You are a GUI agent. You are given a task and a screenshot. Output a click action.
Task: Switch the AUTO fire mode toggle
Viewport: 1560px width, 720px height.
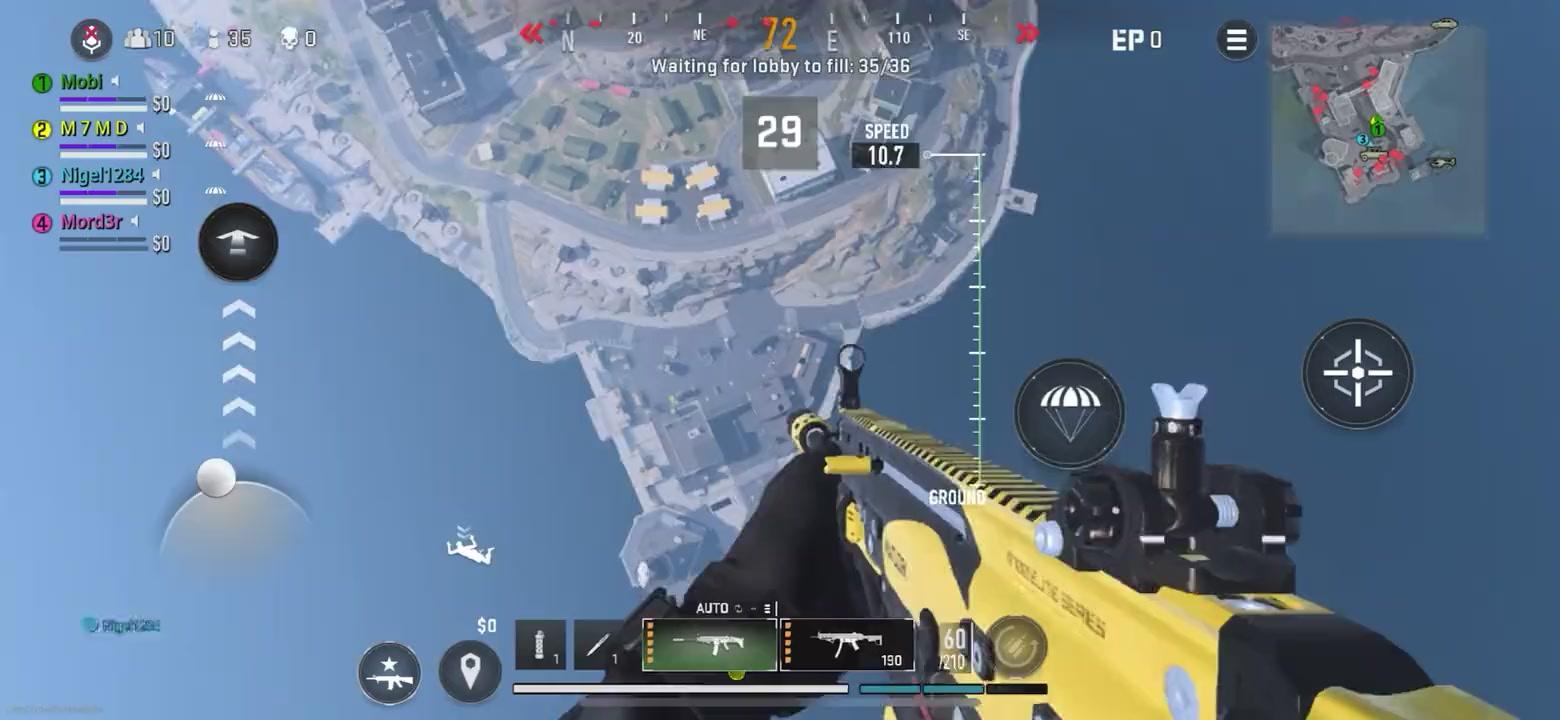click(712, 608)
